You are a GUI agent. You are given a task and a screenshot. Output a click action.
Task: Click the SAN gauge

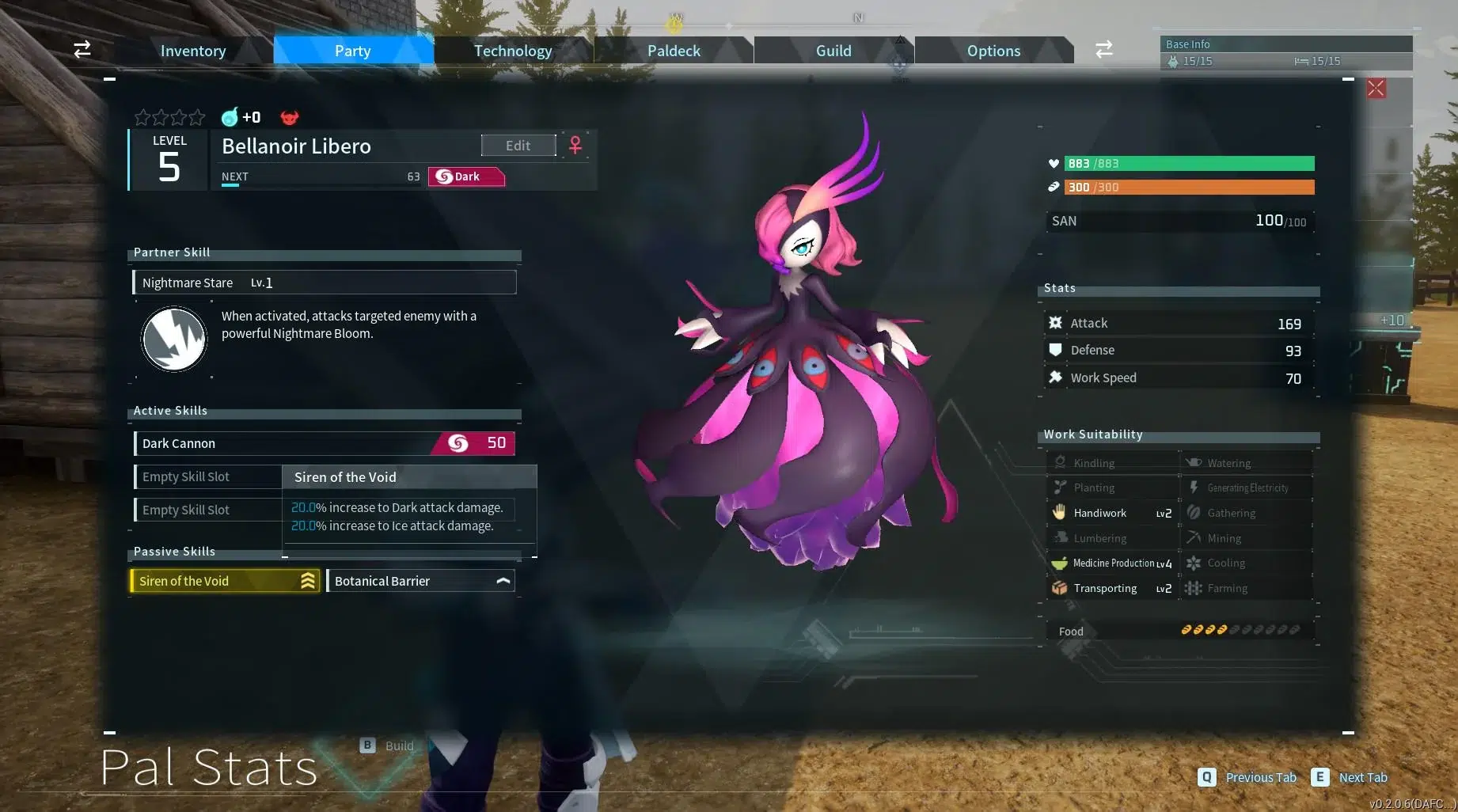point(1179,221)
